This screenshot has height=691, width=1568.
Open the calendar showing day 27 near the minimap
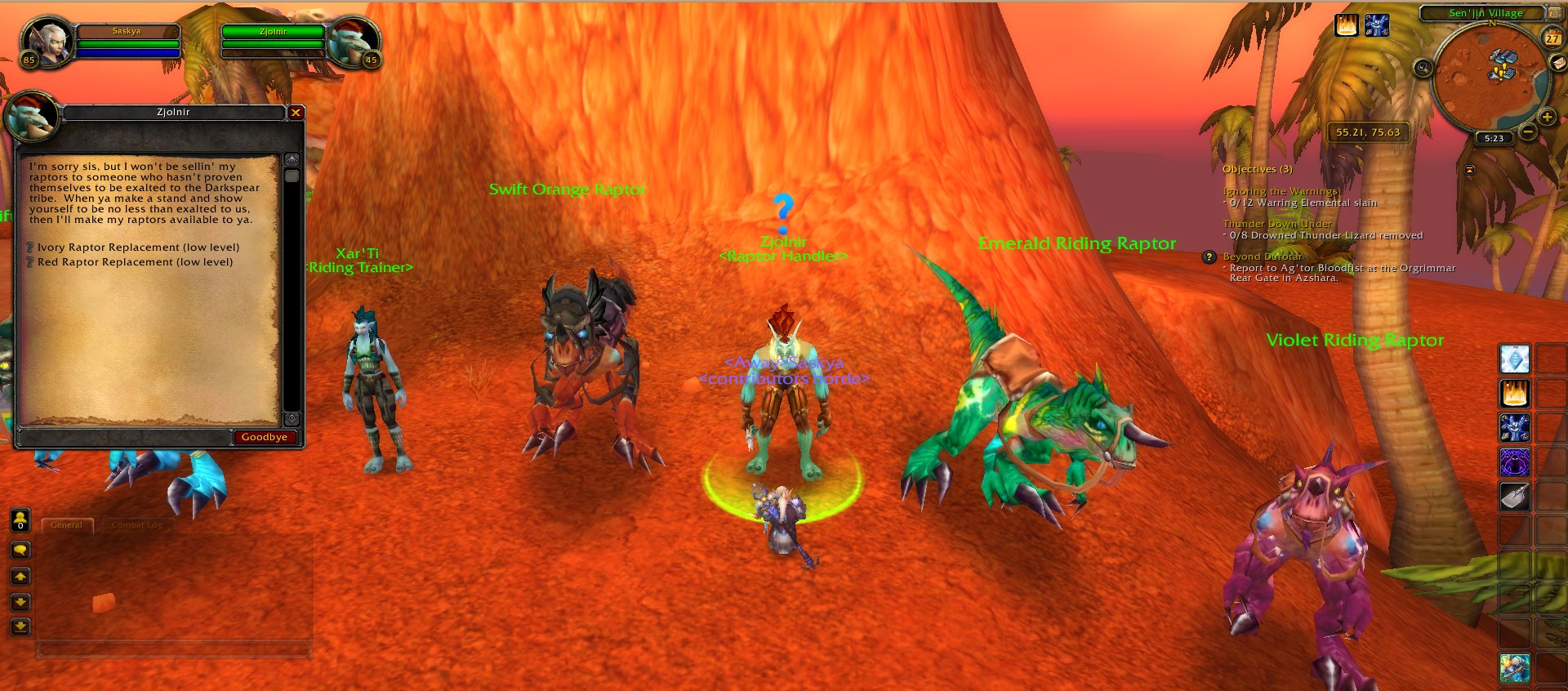click(1552, 38)
